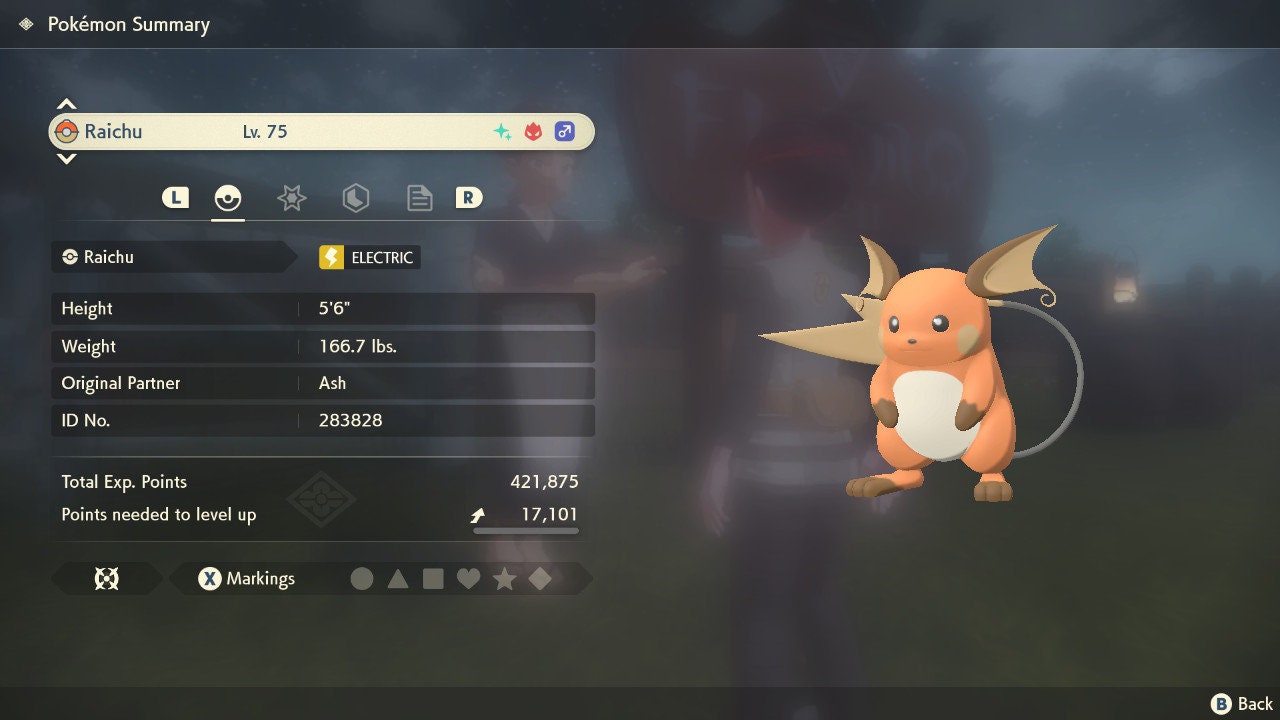Image resolution: width=1280 pixels, height=720 pixels.
Task: Click the hexagon stats tab icon
Action: coord(356,197)
